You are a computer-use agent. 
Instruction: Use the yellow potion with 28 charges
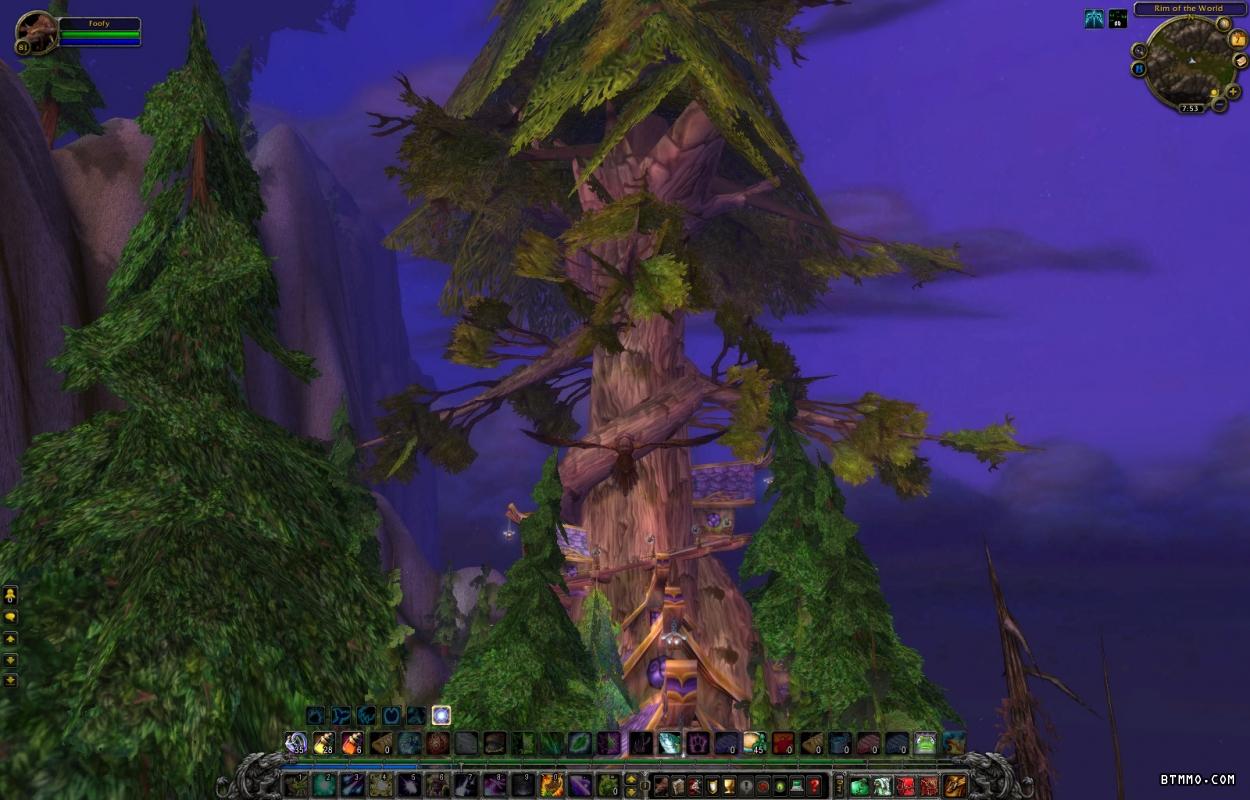tap(324, 743)
